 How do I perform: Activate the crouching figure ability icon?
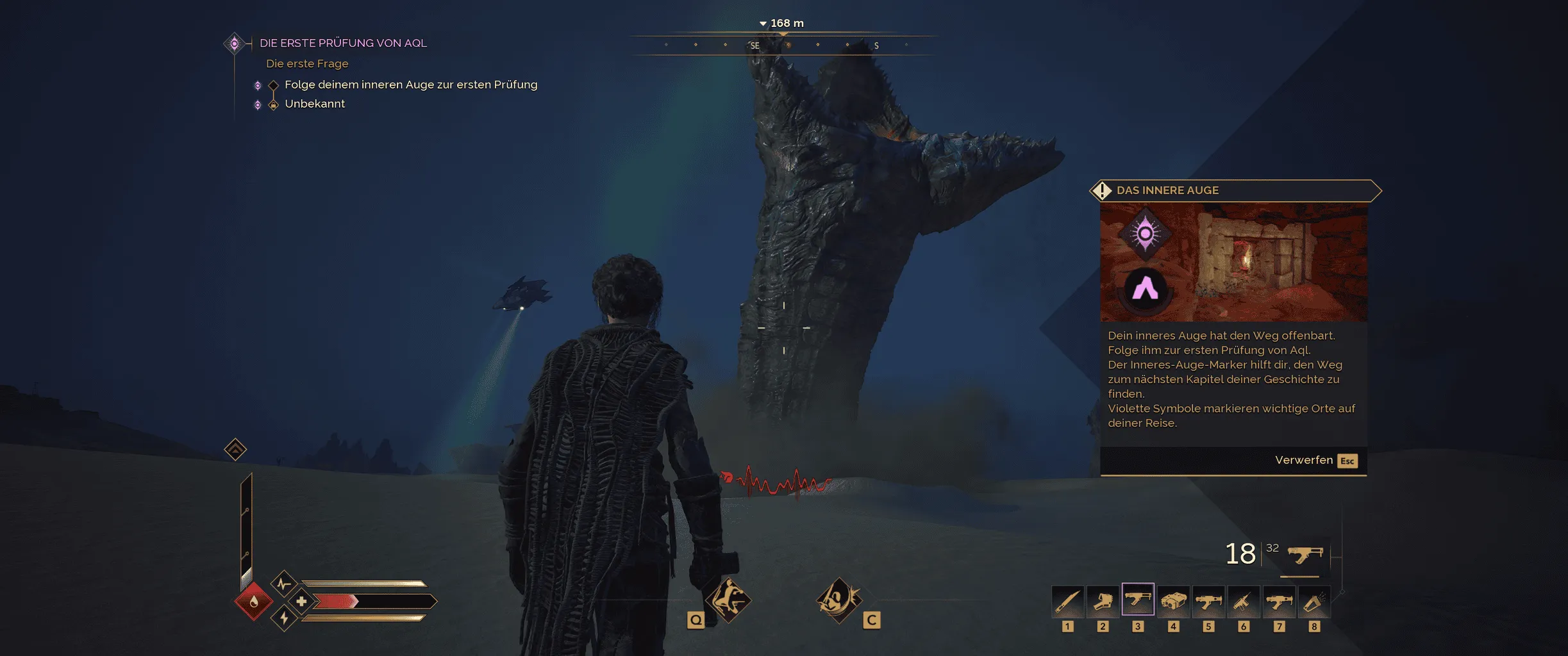tap(728, 600)
